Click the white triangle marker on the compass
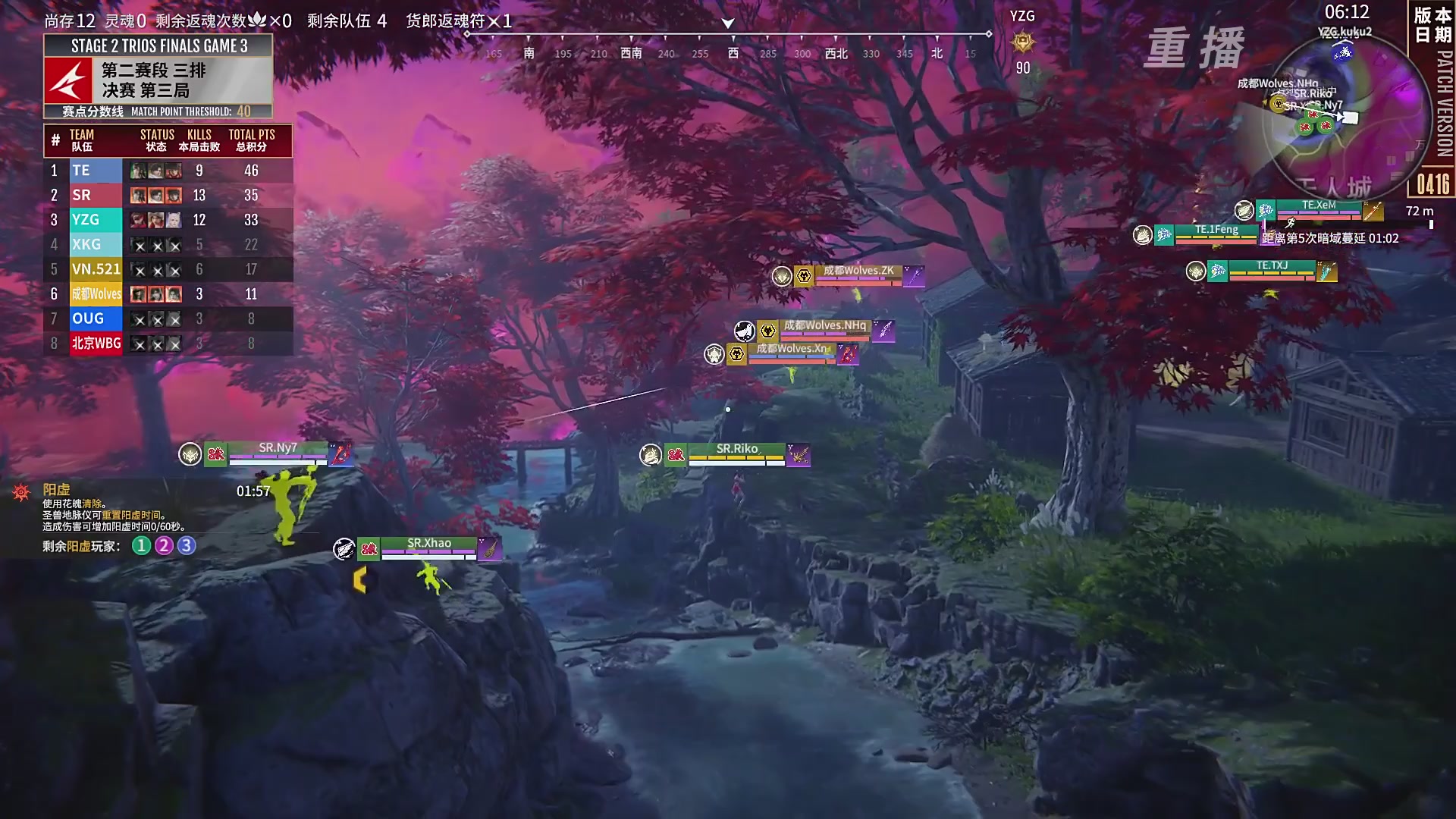Viewport: 1456px width, 819px height. point(726,24)
